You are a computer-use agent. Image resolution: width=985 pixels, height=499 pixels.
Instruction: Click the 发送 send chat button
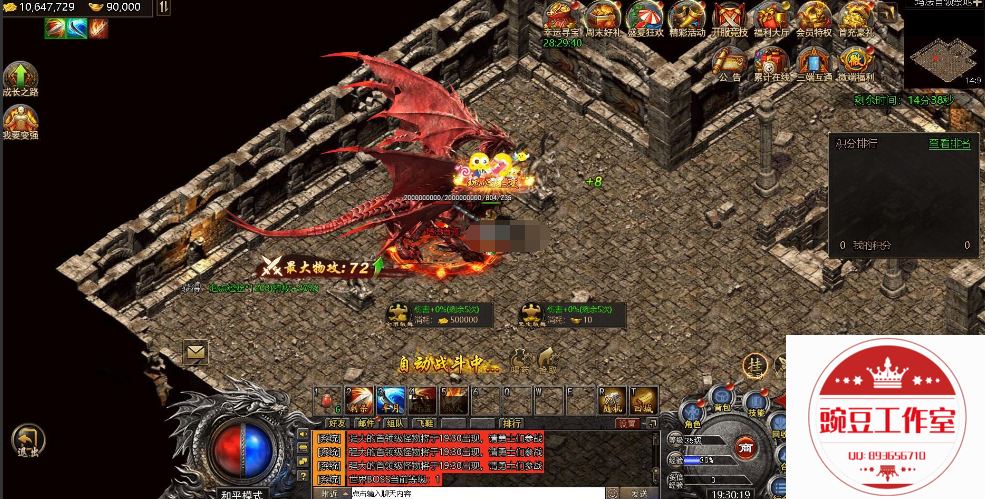(639, 493)
